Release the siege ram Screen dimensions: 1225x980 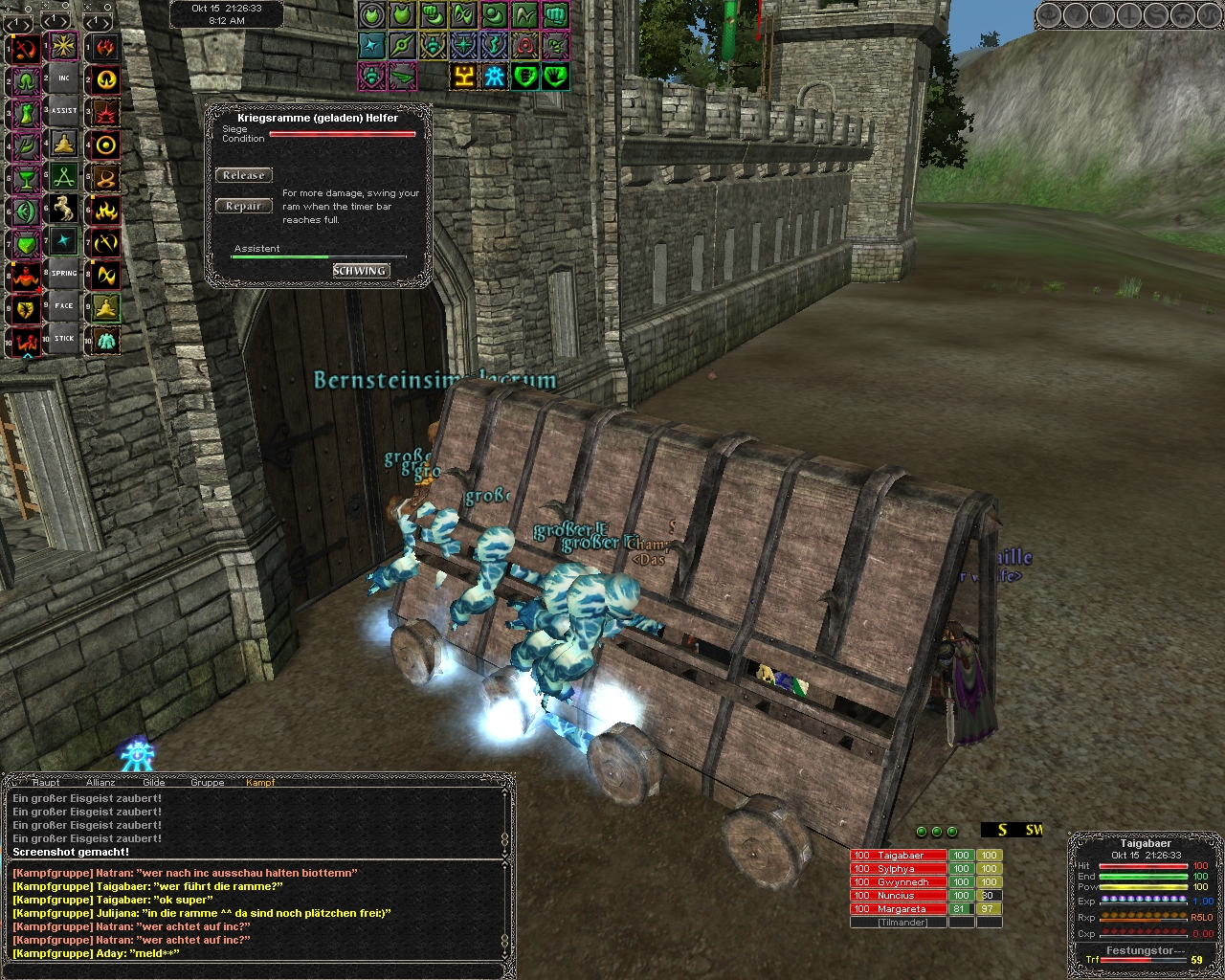tap(243, 175)
